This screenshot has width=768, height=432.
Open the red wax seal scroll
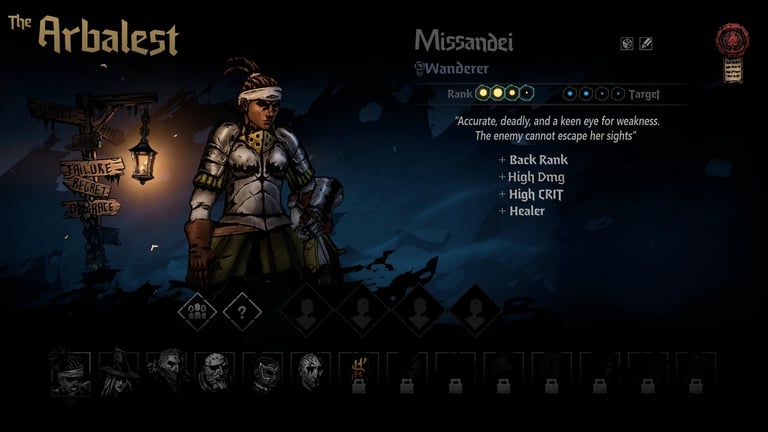click(733, 54)
